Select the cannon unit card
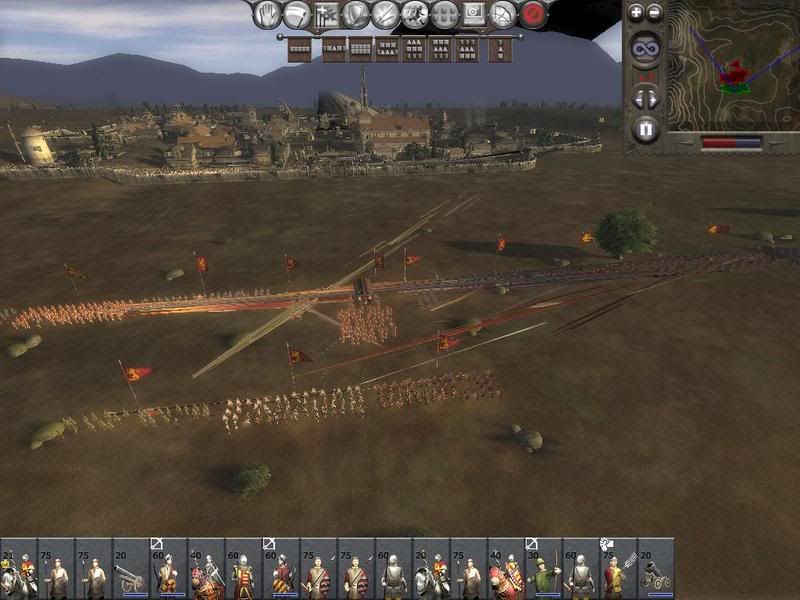Image resolution: width=800 pixels, height=600 pixels. click(x=131, y=570)
